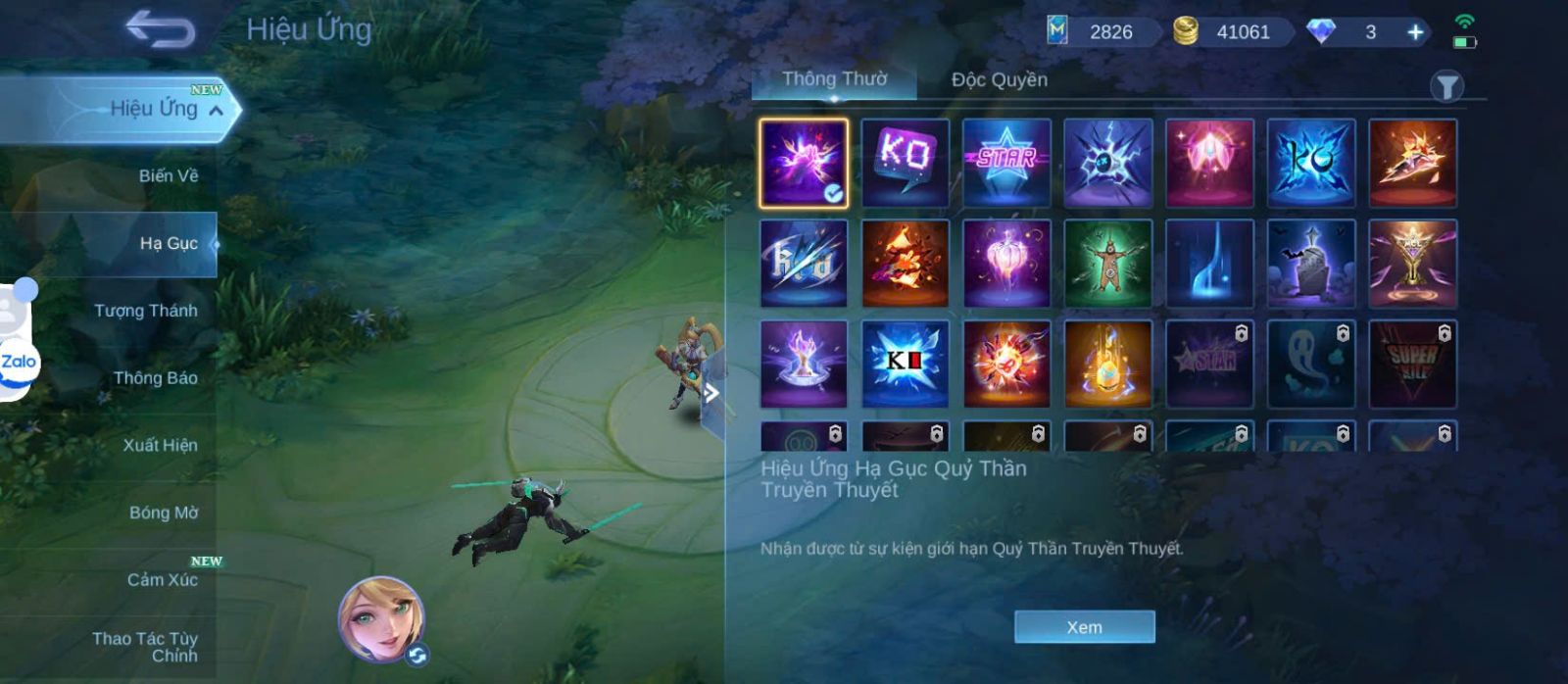Image resolution: width=1568 pixels, height=684 pixels.
Task: Show the Xuất Hiện effects
Action: click(160, 445)
